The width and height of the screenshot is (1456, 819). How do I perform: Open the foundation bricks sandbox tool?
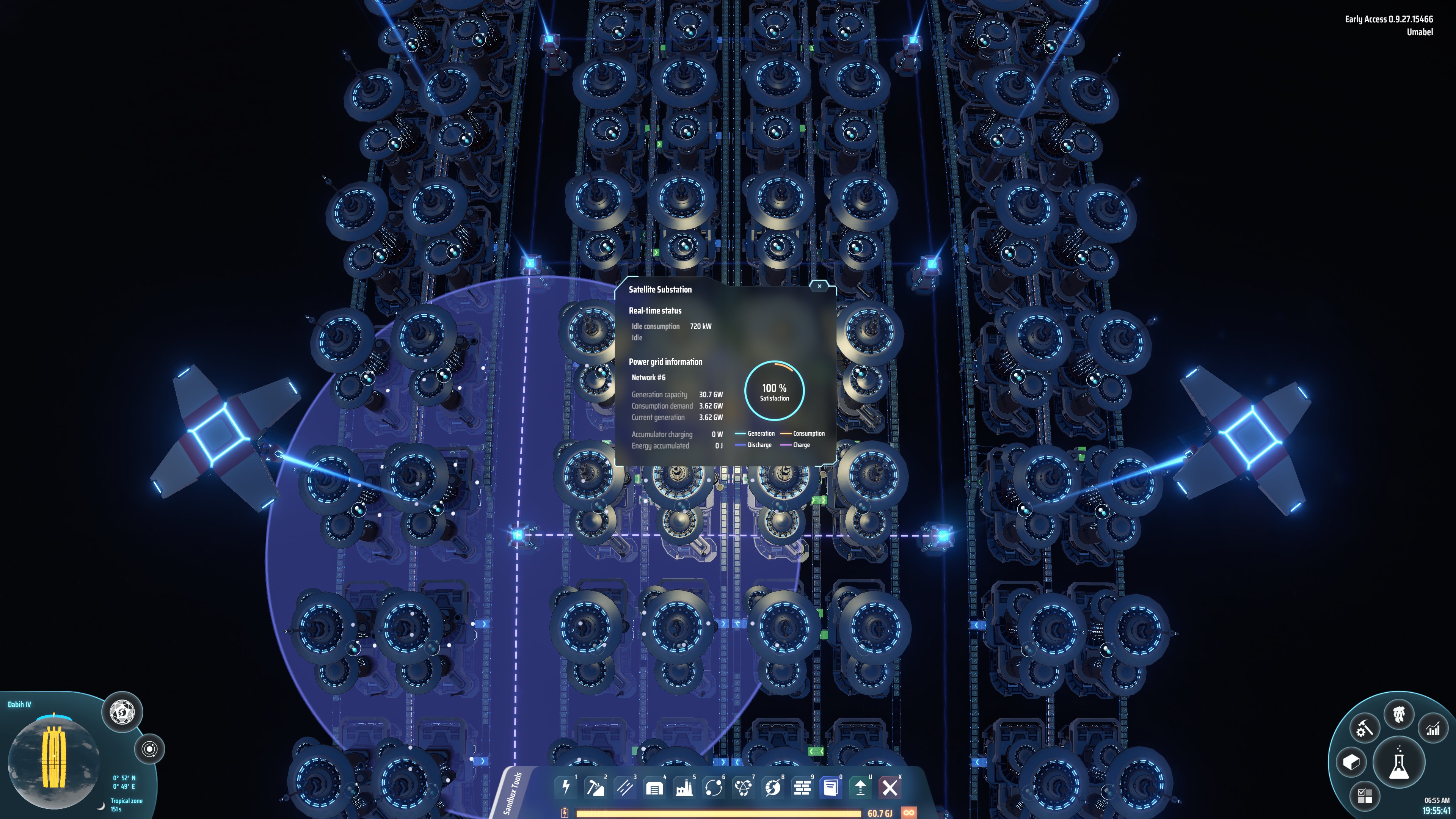pyautogui.click(x=803, y=788)
